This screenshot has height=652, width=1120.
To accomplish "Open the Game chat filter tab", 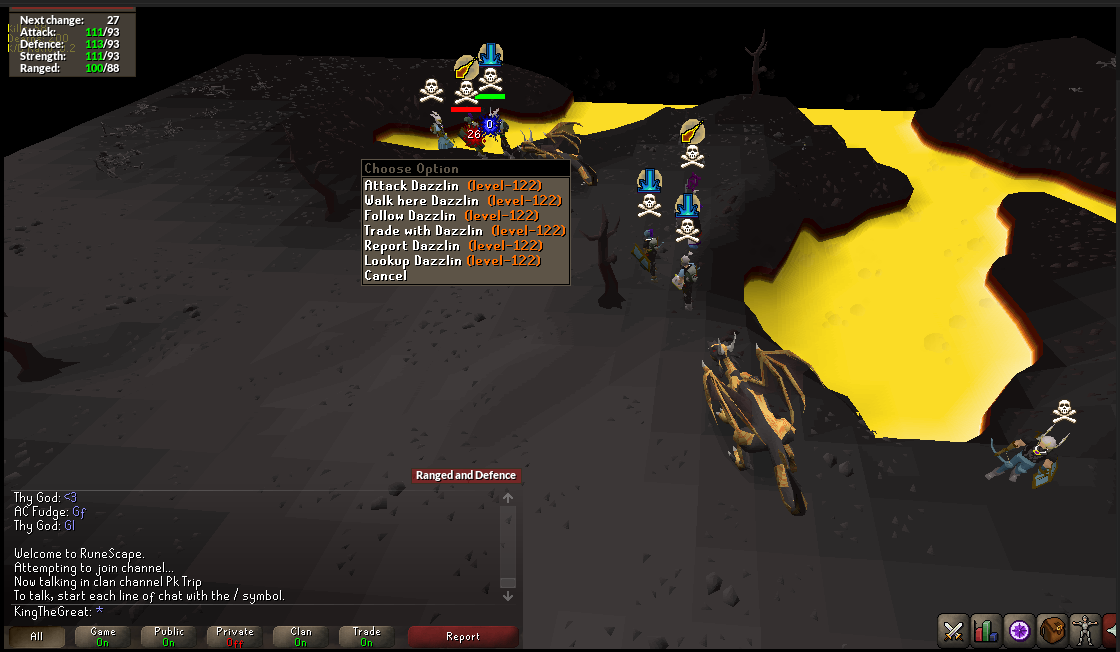I will (103, 637).
